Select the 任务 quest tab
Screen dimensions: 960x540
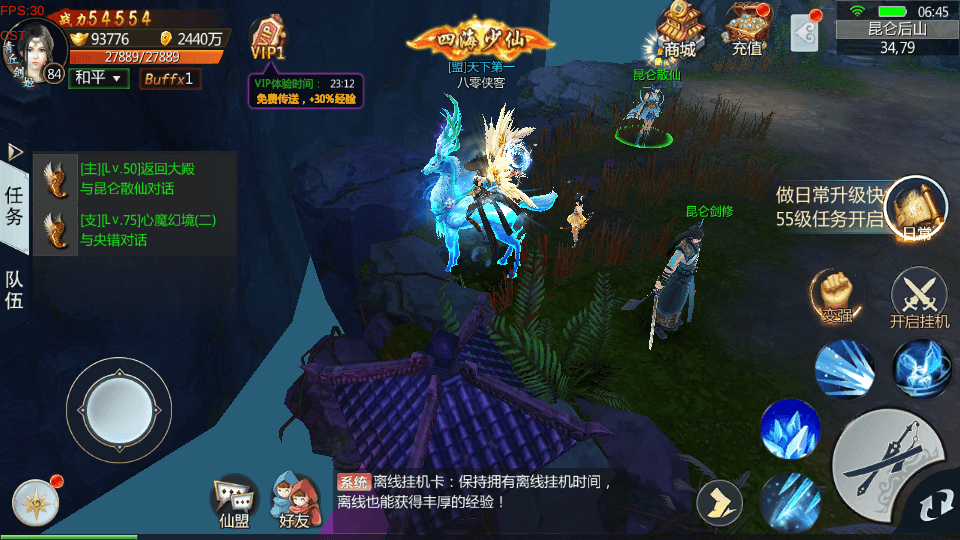point(15,206)
